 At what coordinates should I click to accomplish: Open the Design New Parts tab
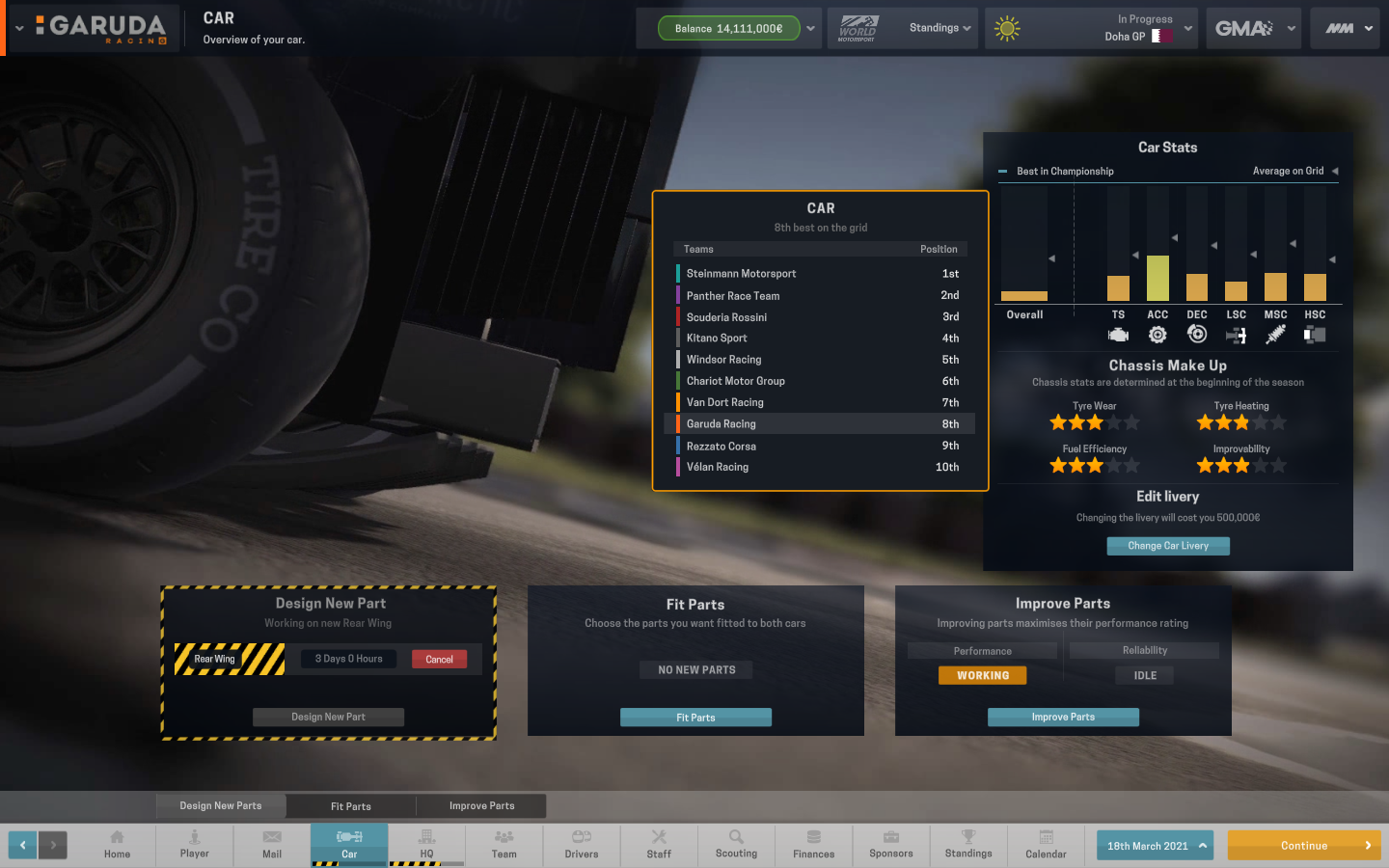coord(220,805)
